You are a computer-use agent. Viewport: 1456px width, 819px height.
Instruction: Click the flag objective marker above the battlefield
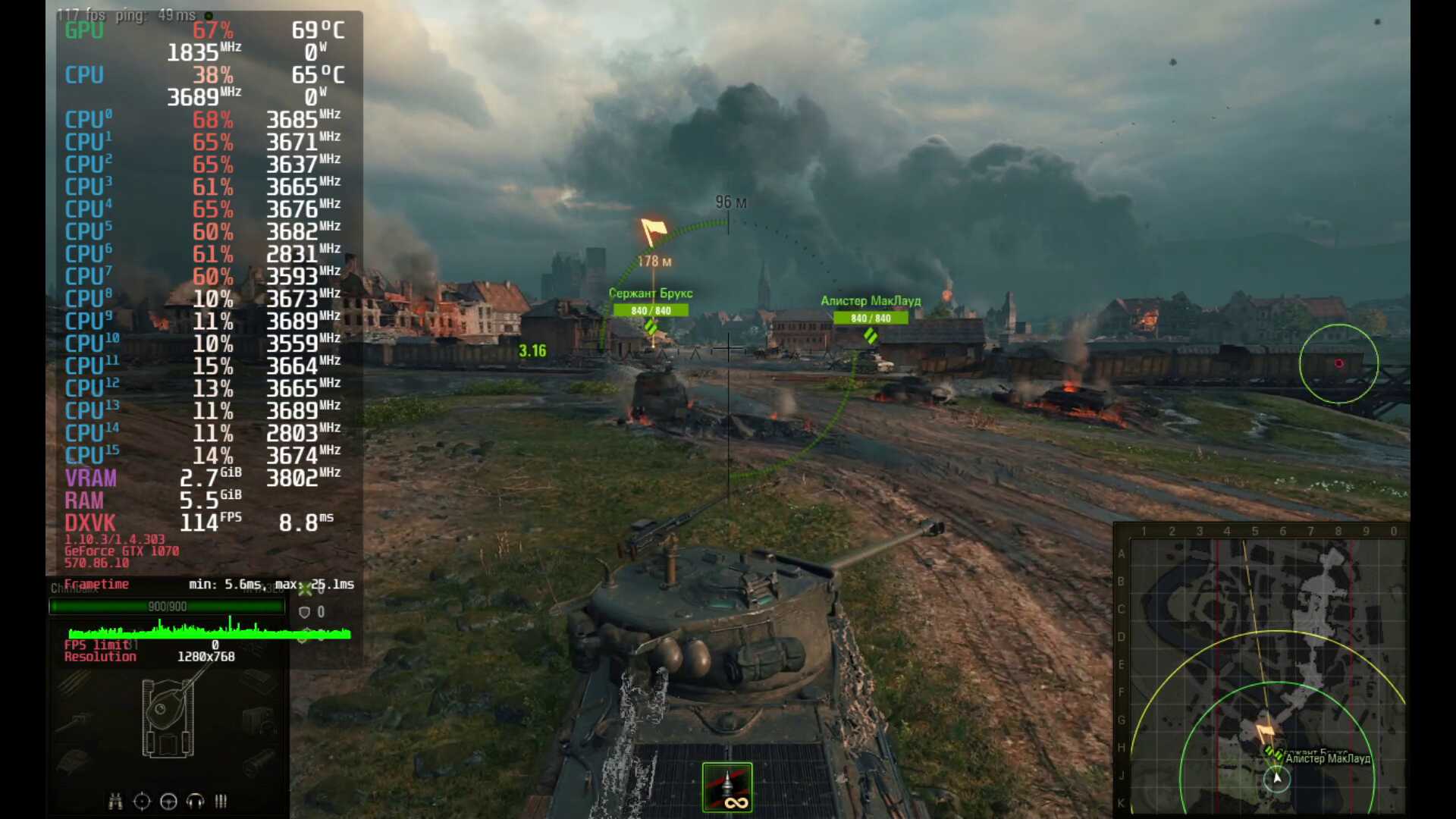pos(652,231)
